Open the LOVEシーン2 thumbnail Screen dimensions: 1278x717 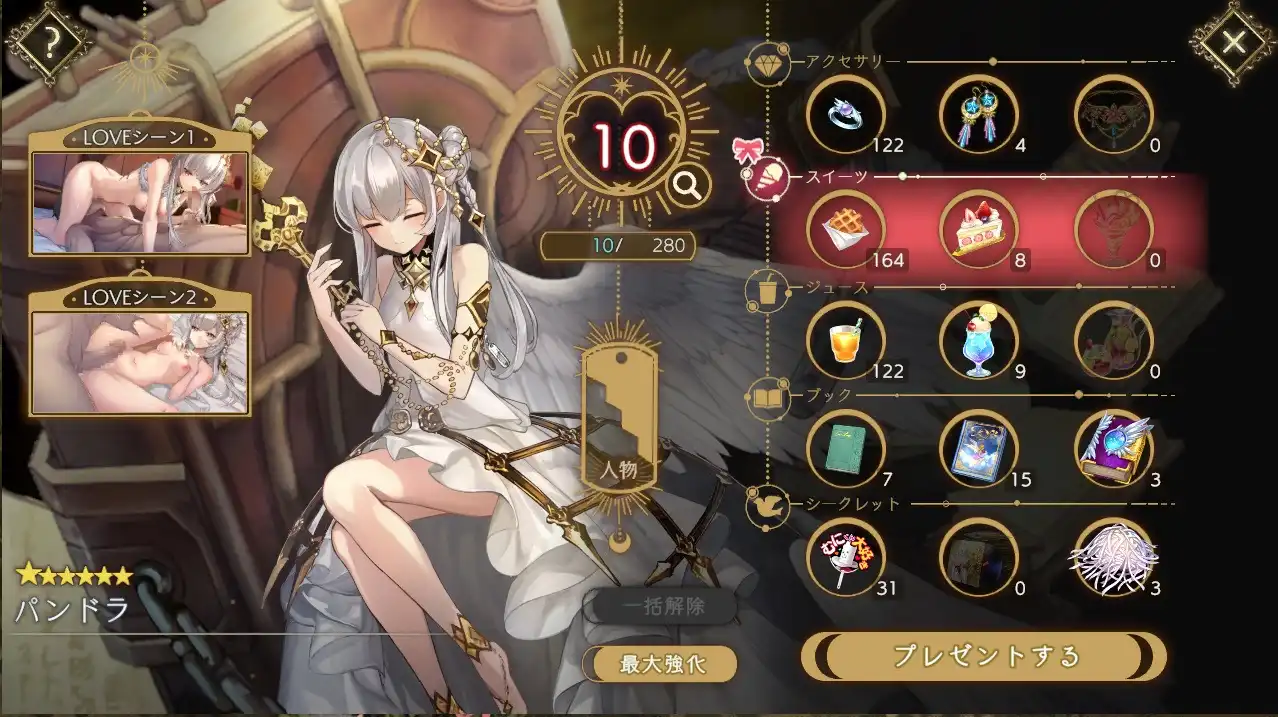tap(139, 360)
